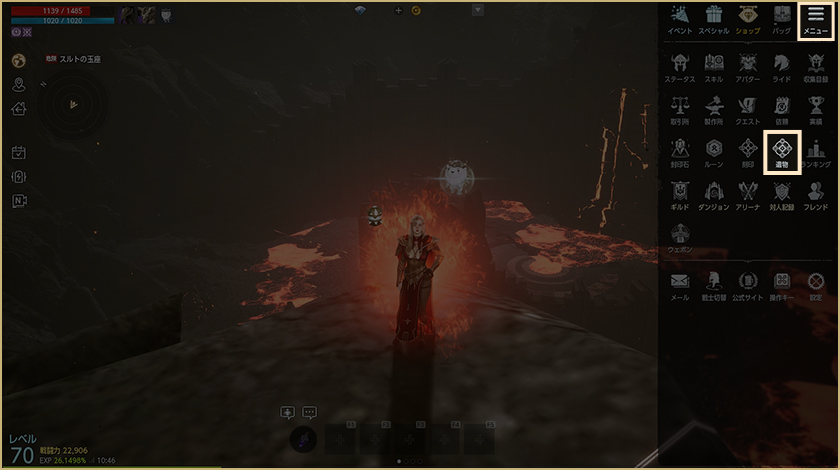This screenshot has width=840, height=470.
Task: Open the ランキング leaderboard
Action: click(x=815, y=152)
